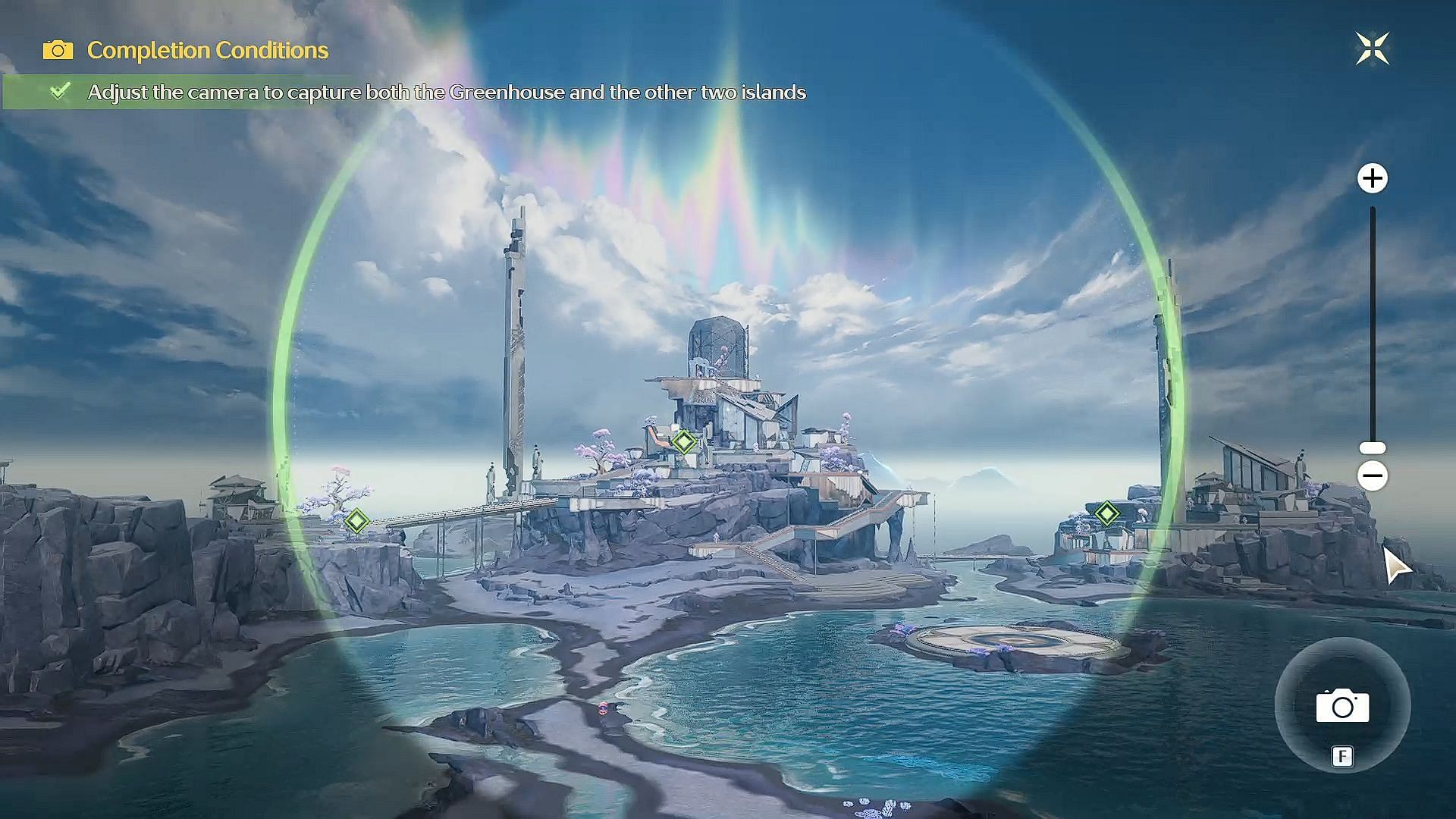Viewport: 1456px width, 819px height.
Task: Click the zoom slider handle
Action: [x=1372, y=448]
